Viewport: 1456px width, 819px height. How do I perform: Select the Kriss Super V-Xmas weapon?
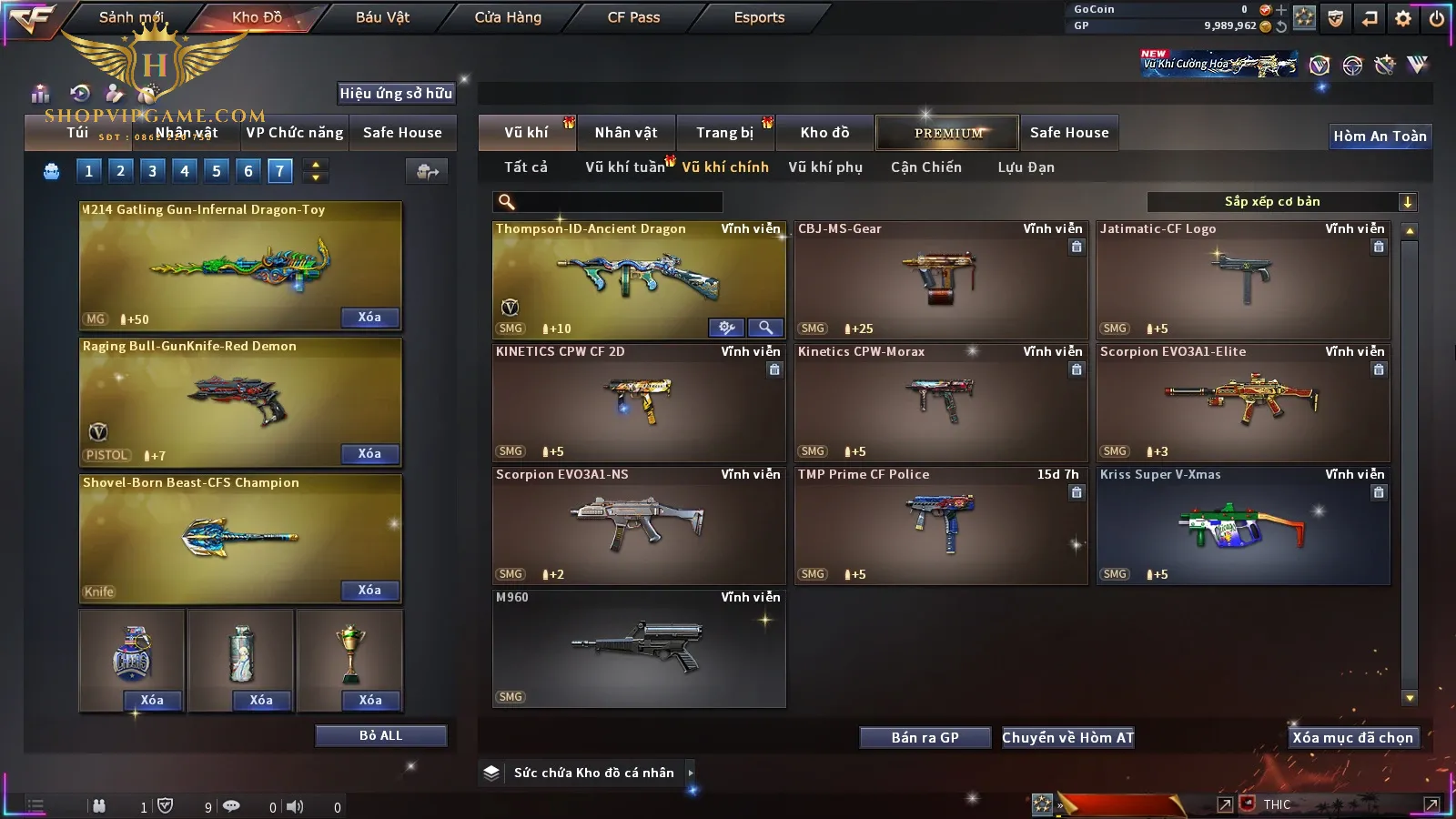point(1243,524)
